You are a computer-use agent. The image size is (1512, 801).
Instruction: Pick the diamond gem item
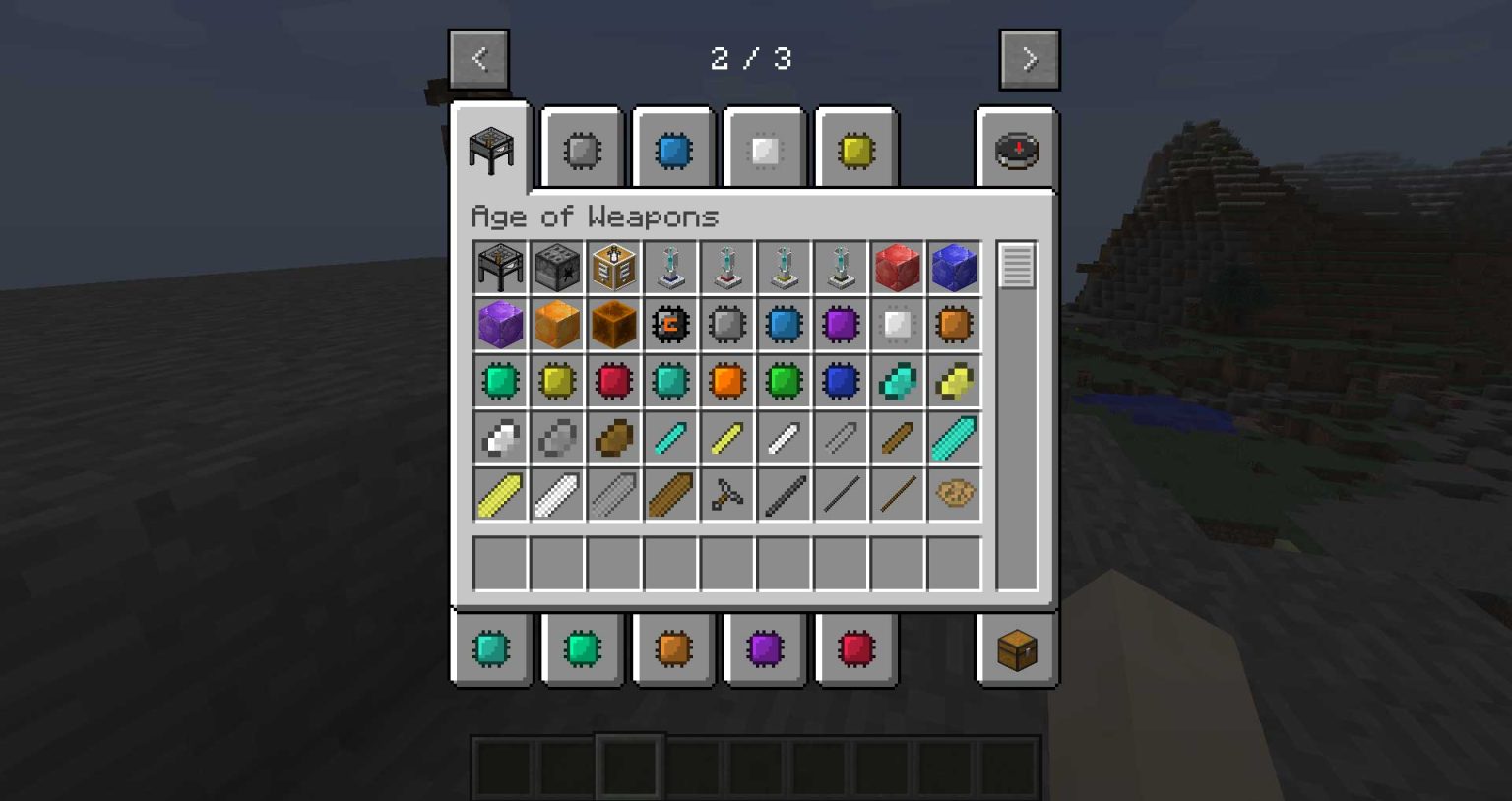tap(897, 381)
